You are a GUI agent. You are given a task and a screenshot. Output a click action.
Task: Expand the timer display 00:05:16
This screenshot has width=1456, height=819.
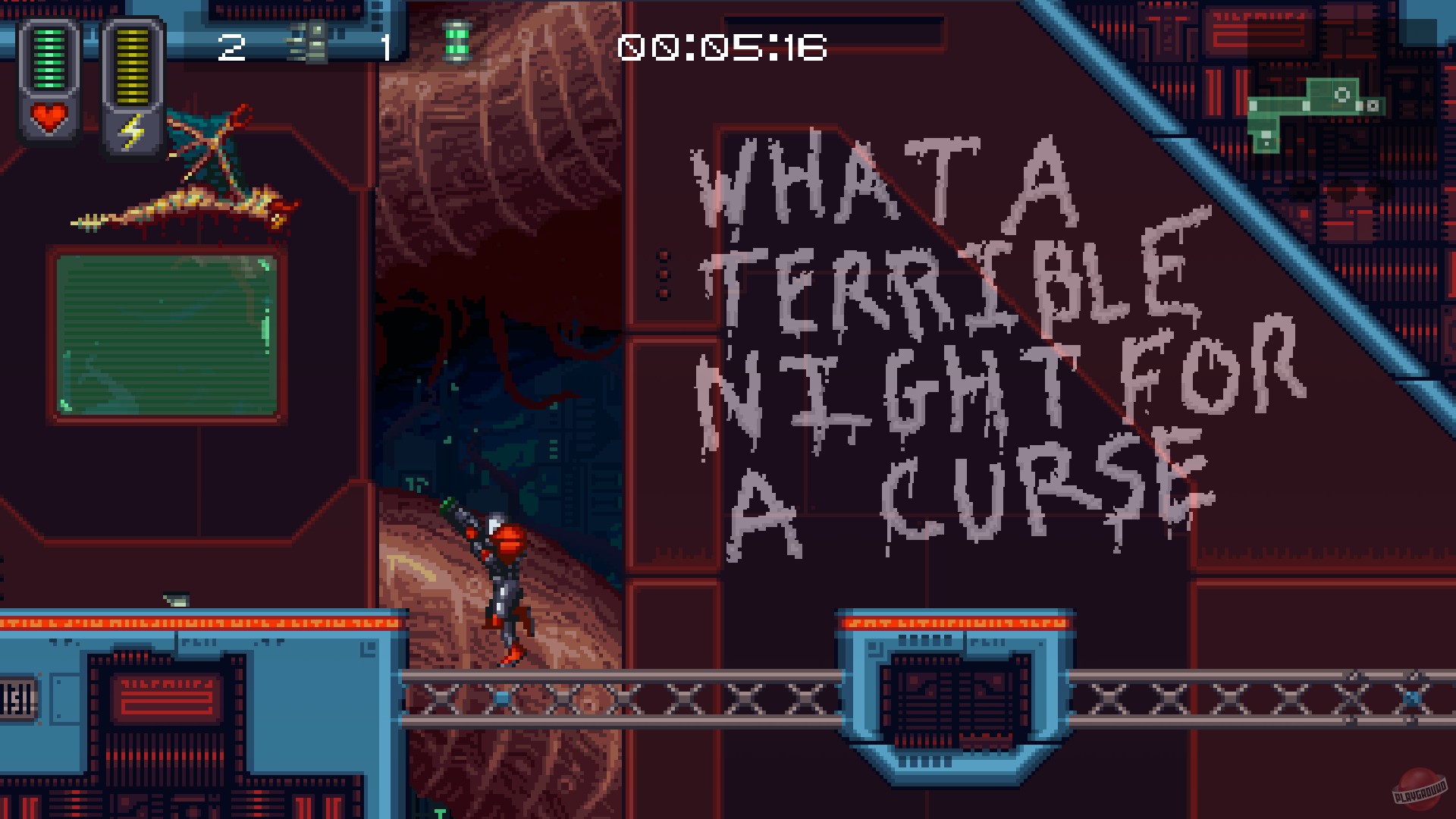(720, 47)
